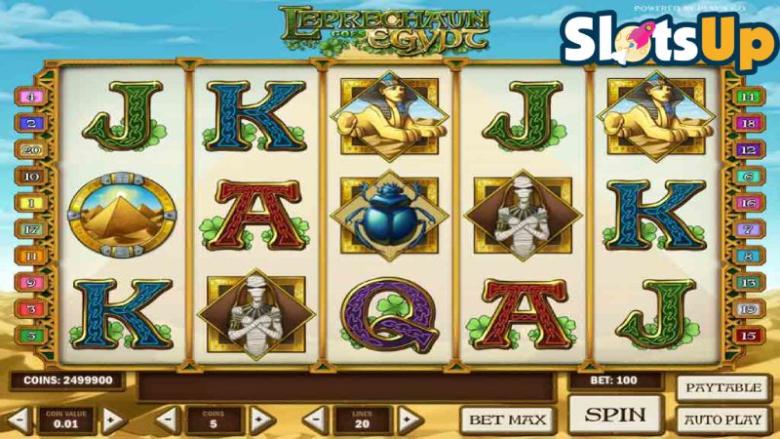Select payline marker 20

click(31, 150)
